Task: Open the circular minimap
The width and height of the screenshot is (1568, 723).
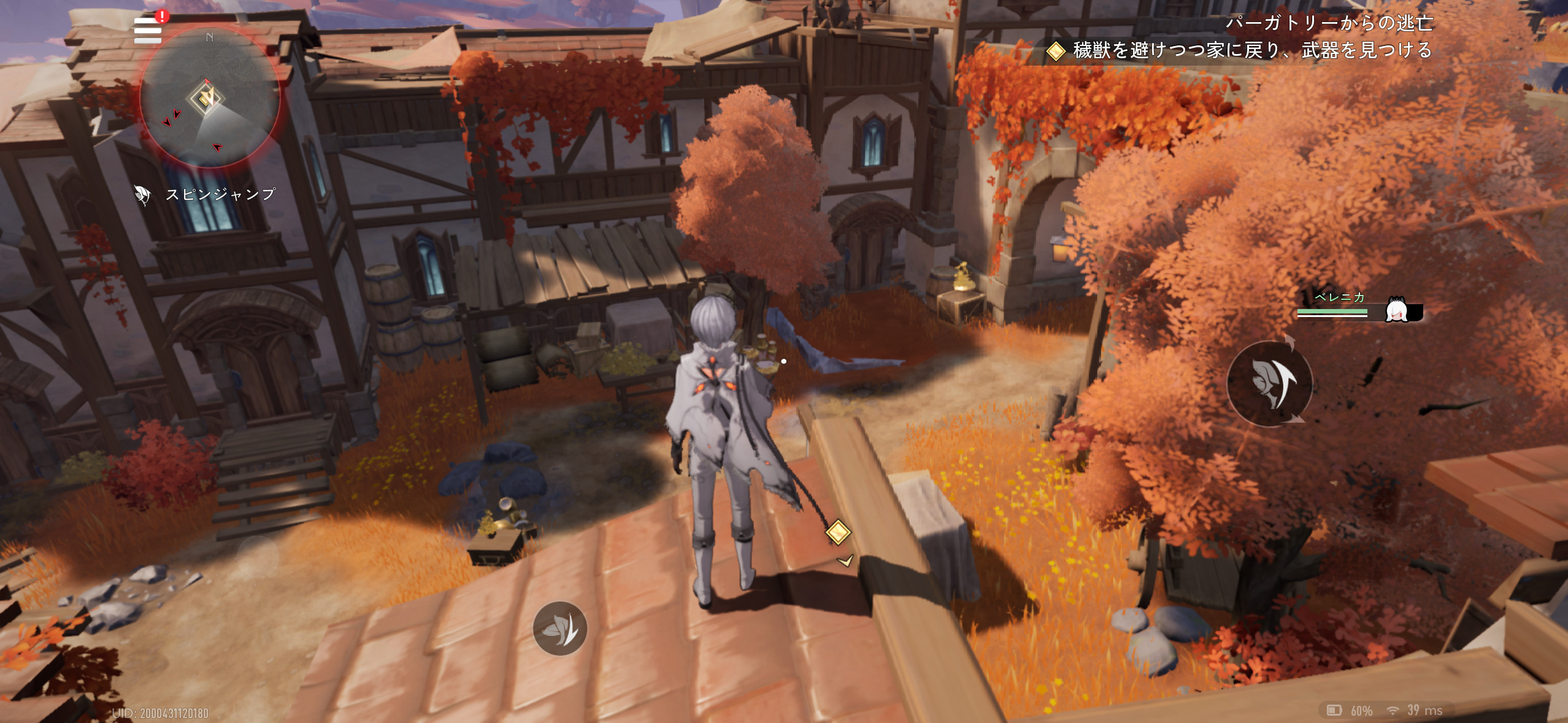Action: (210, 98)
